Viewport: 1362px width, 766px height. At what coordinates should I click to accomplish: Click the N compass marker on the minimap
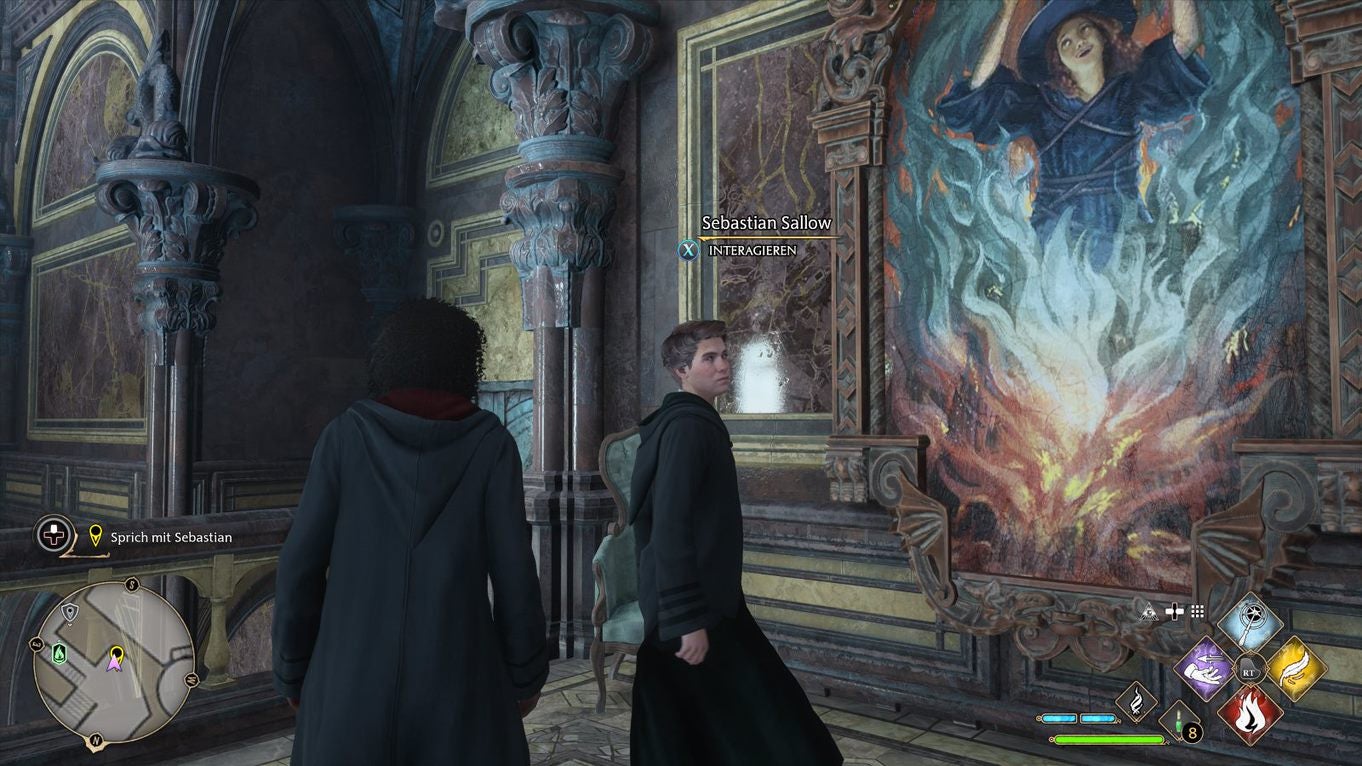pos(94,740)
